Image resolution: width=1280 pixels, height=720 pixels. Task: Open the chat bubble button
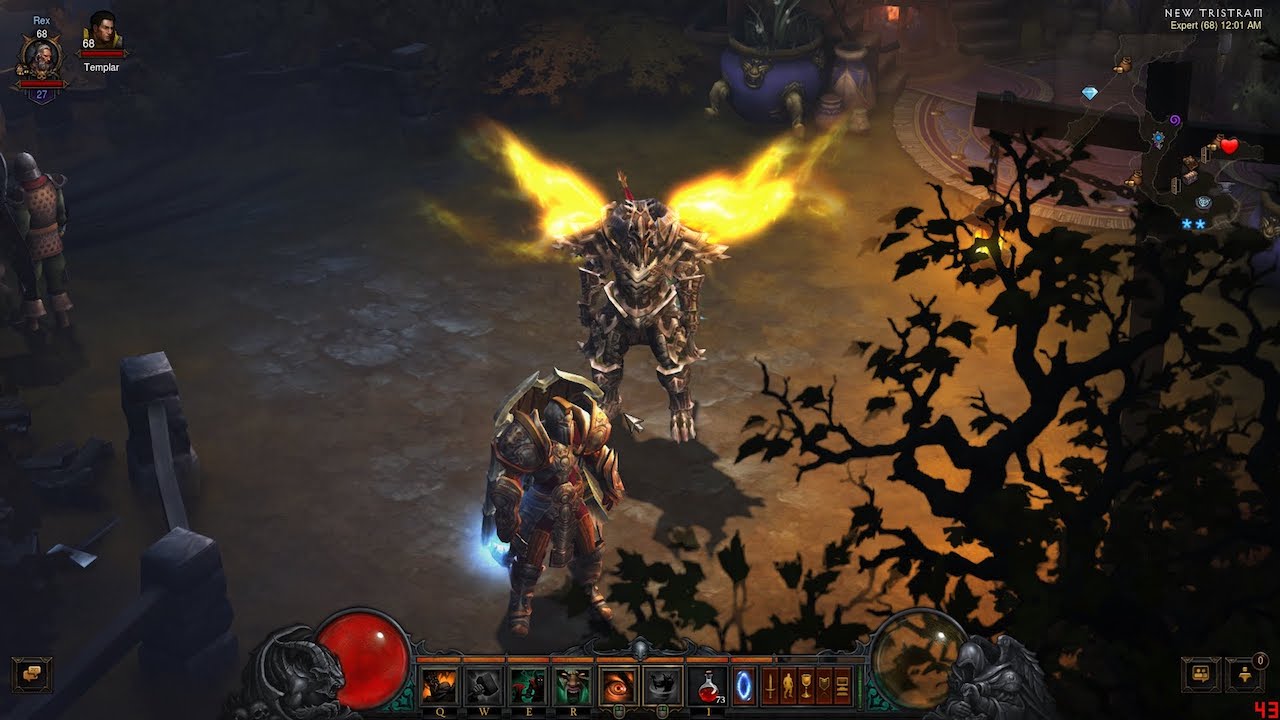(32, 675)
